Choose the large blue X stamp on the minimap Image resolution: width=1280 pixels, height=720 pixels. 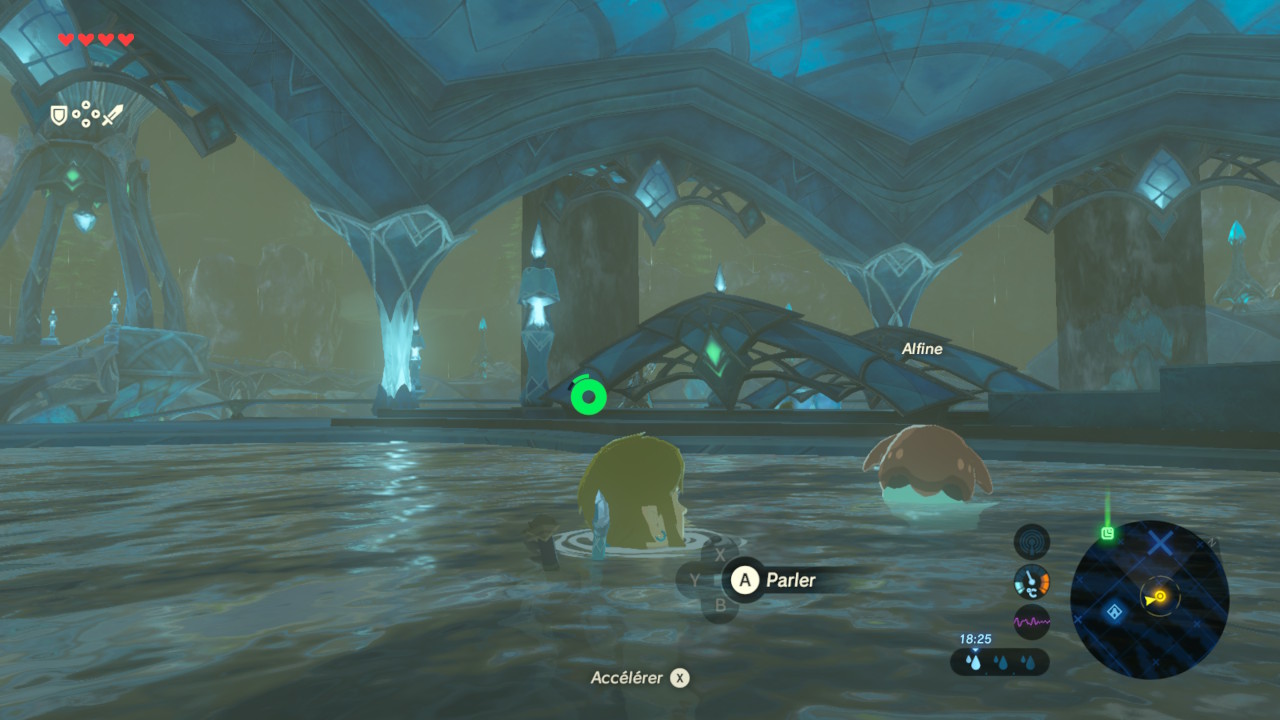1160,544
